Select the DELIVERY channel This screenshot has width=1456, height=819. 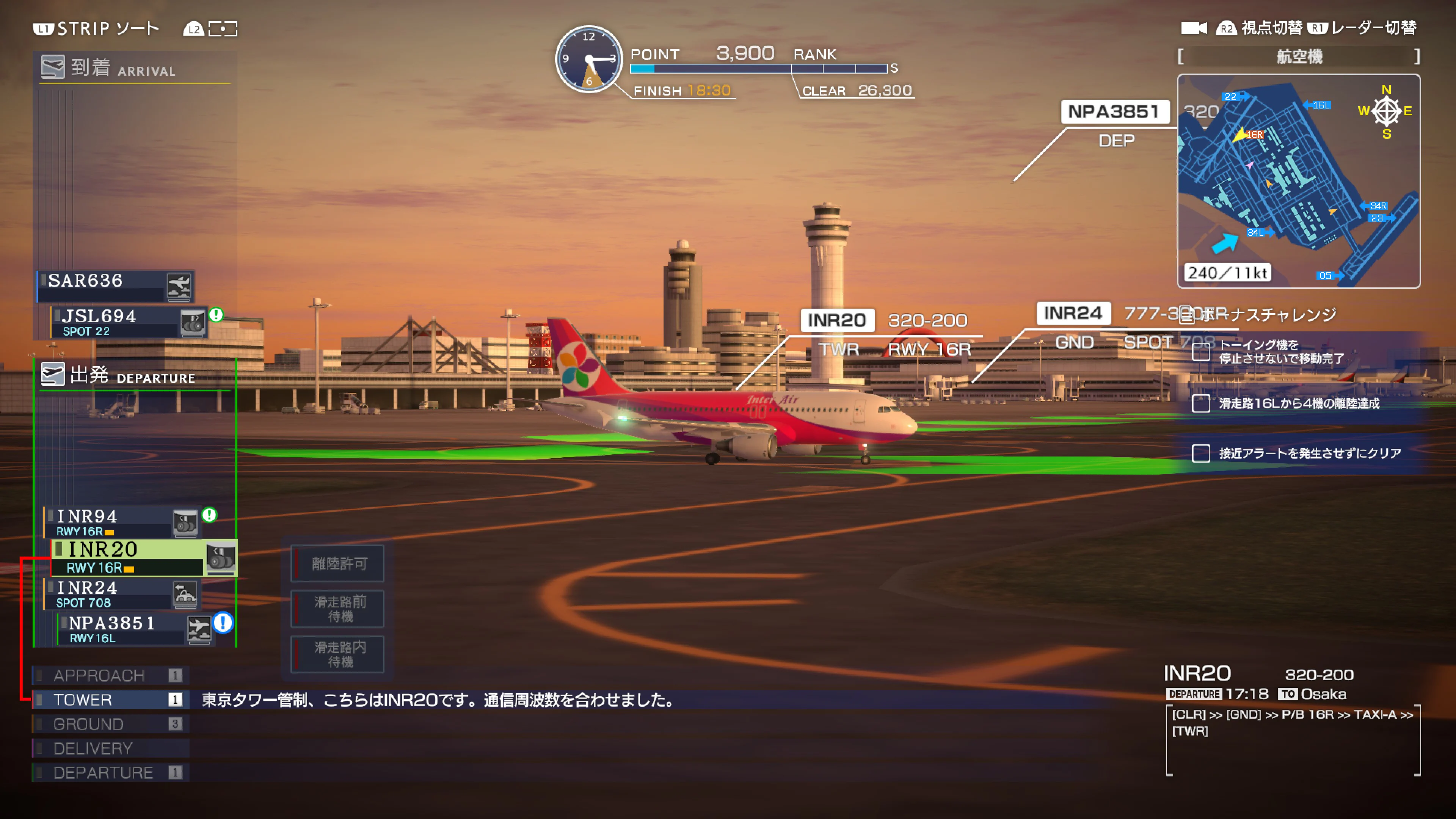[x=93, y=748]
